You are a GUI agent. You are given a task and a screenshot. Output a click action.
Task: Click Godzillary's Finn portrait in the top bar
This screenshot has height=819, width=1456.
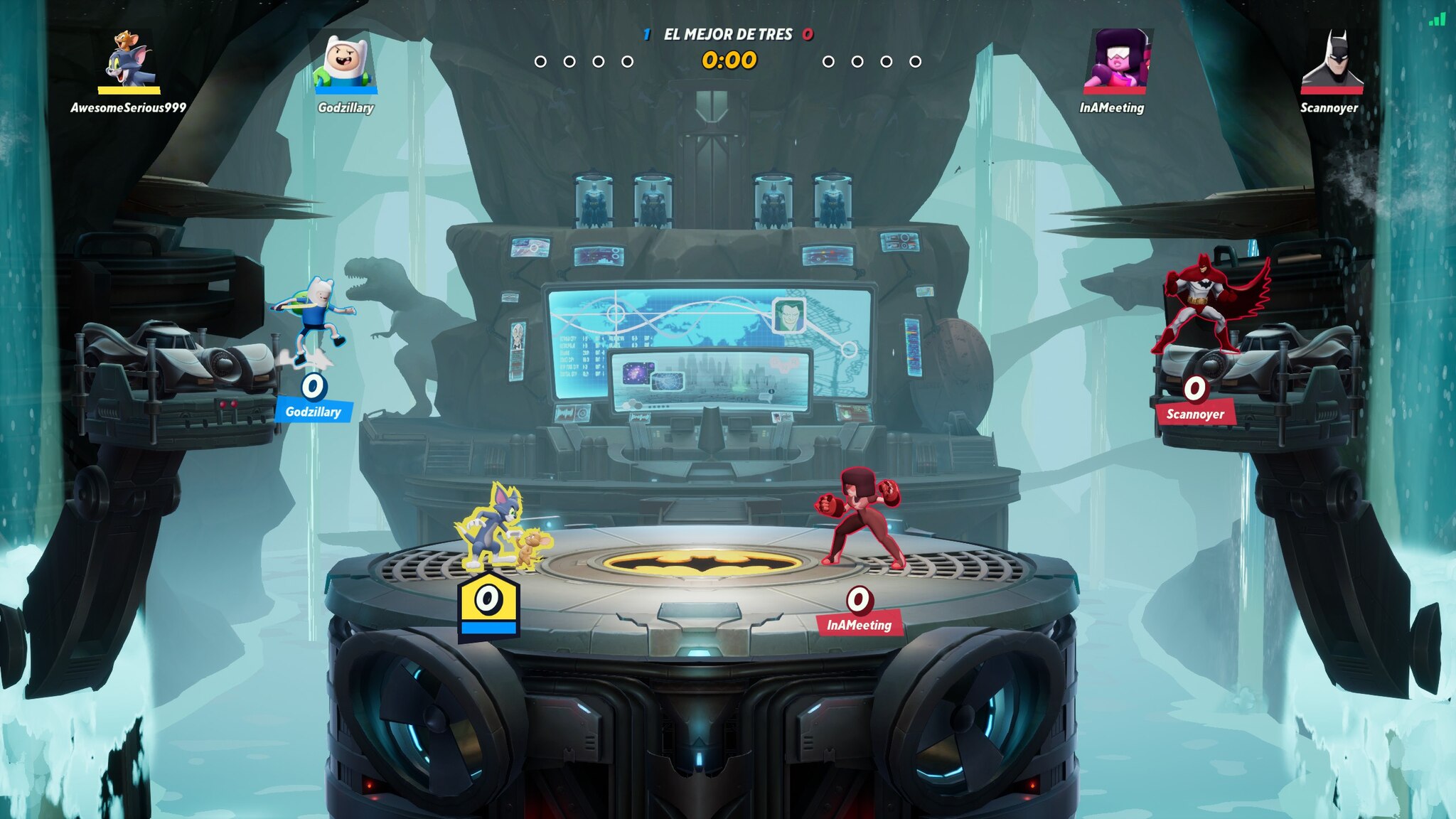pos(346,60)
